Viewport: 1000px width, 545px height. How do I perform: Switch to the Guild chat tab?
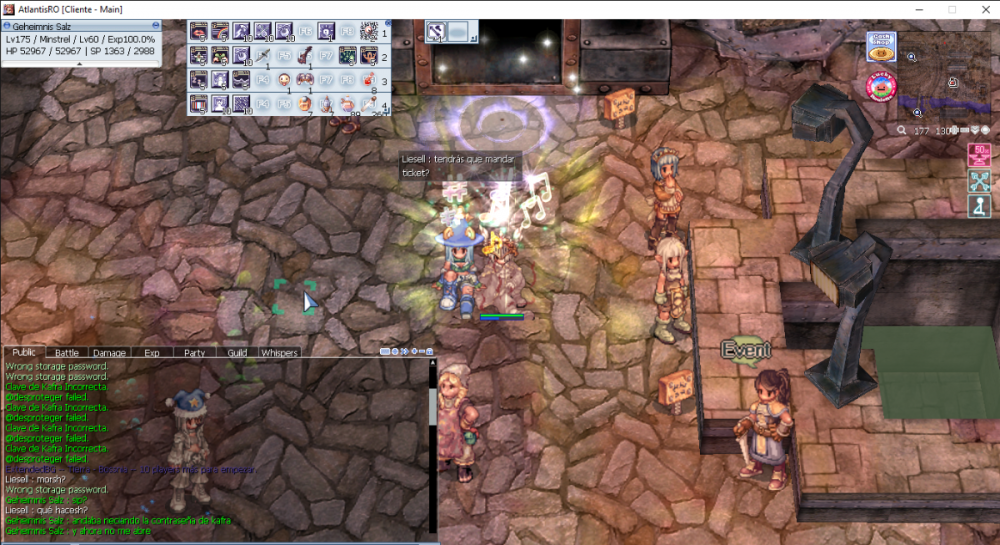(x=236, y=353)
